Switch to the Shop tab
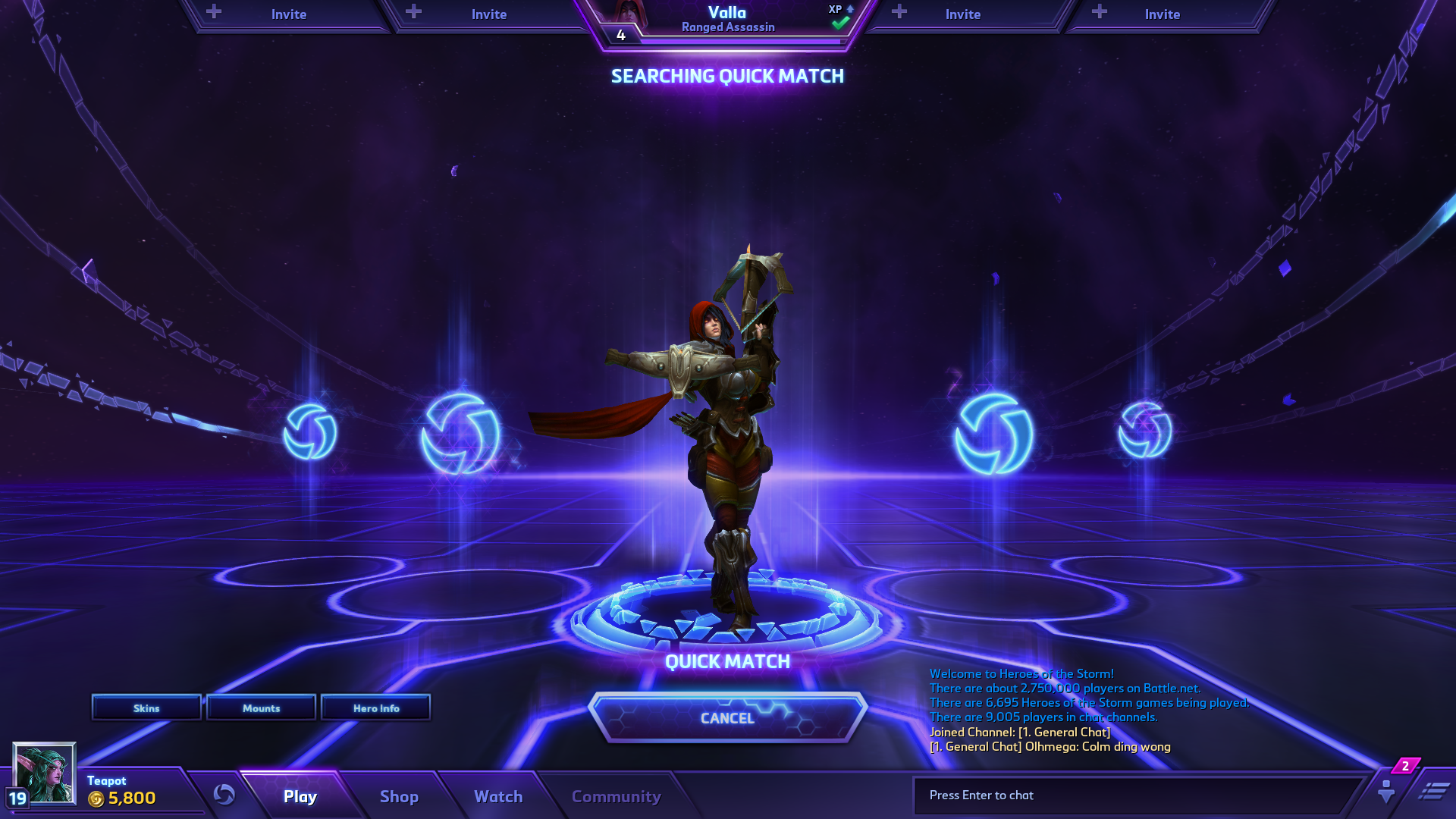This screenshot has height=819, width=1456. tap(399, 796)
